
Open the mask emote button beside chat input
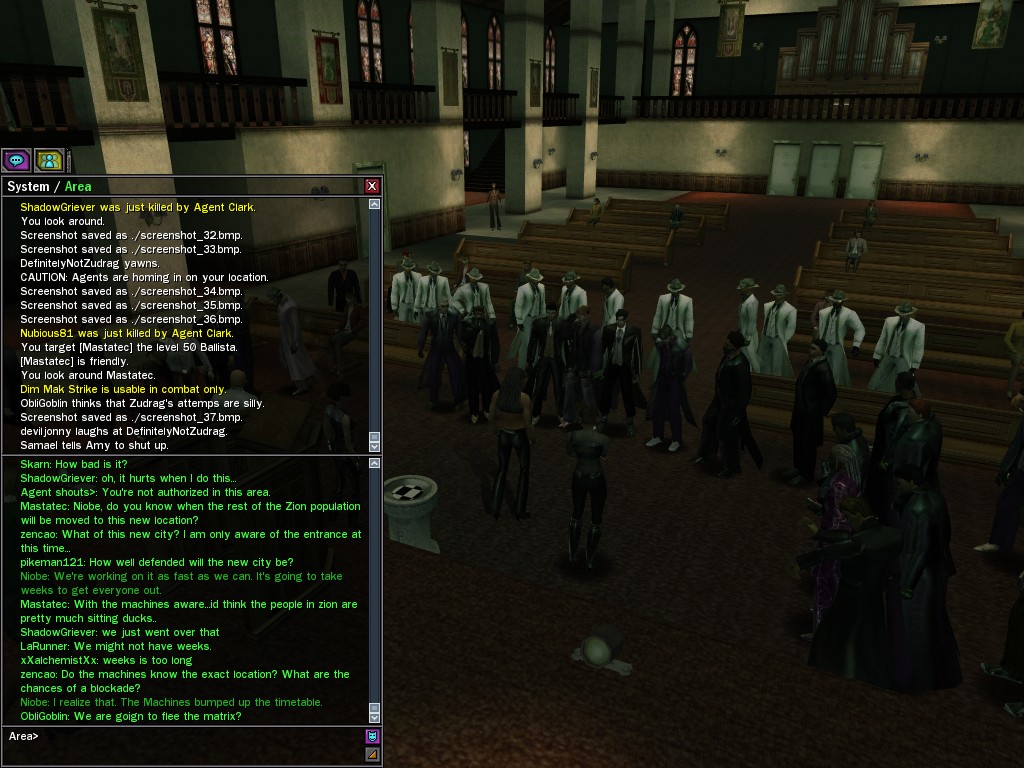372,737
